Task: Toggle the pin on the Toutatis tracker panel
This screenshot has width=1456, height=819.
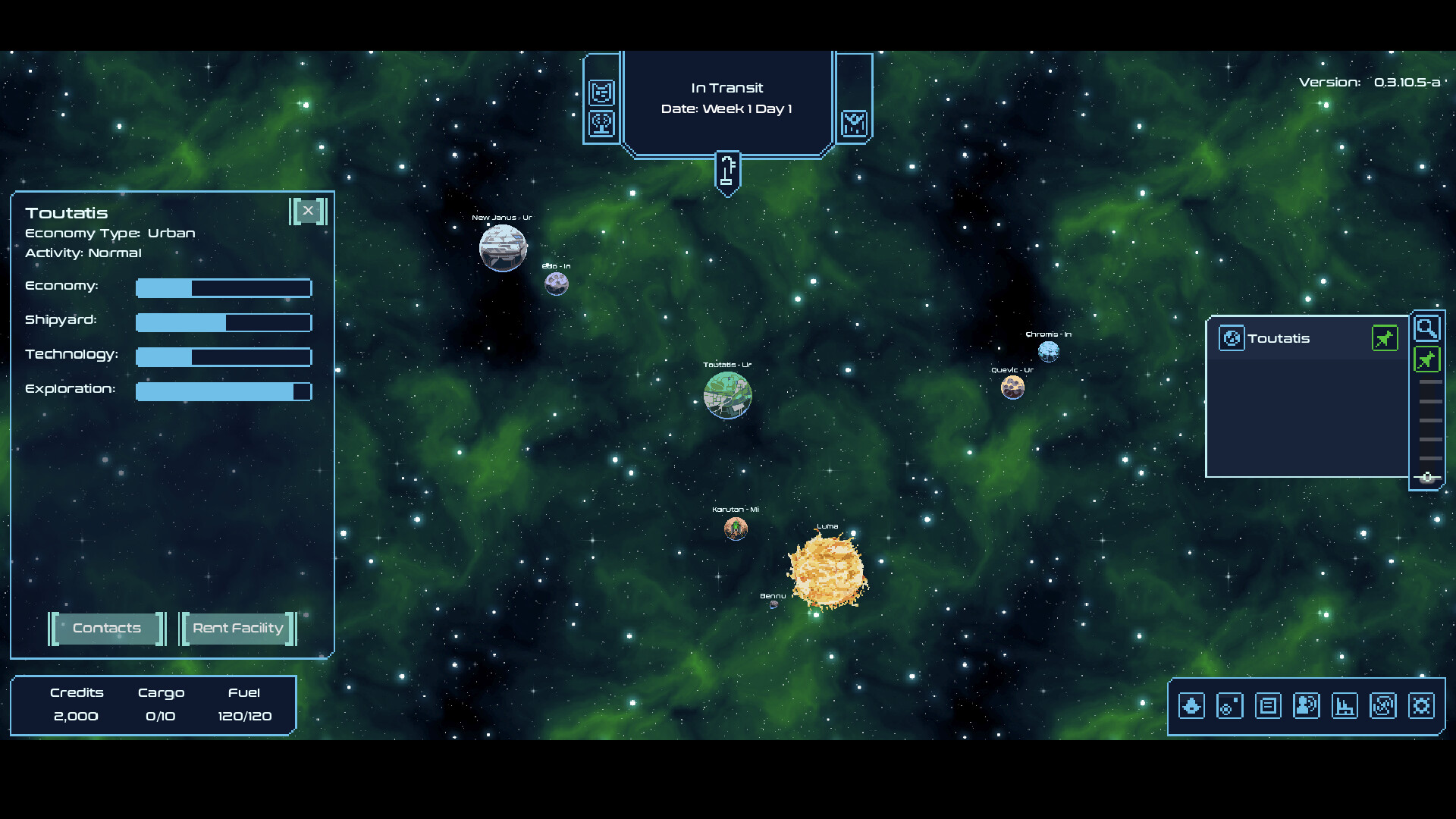Action: coord(1385,338)
